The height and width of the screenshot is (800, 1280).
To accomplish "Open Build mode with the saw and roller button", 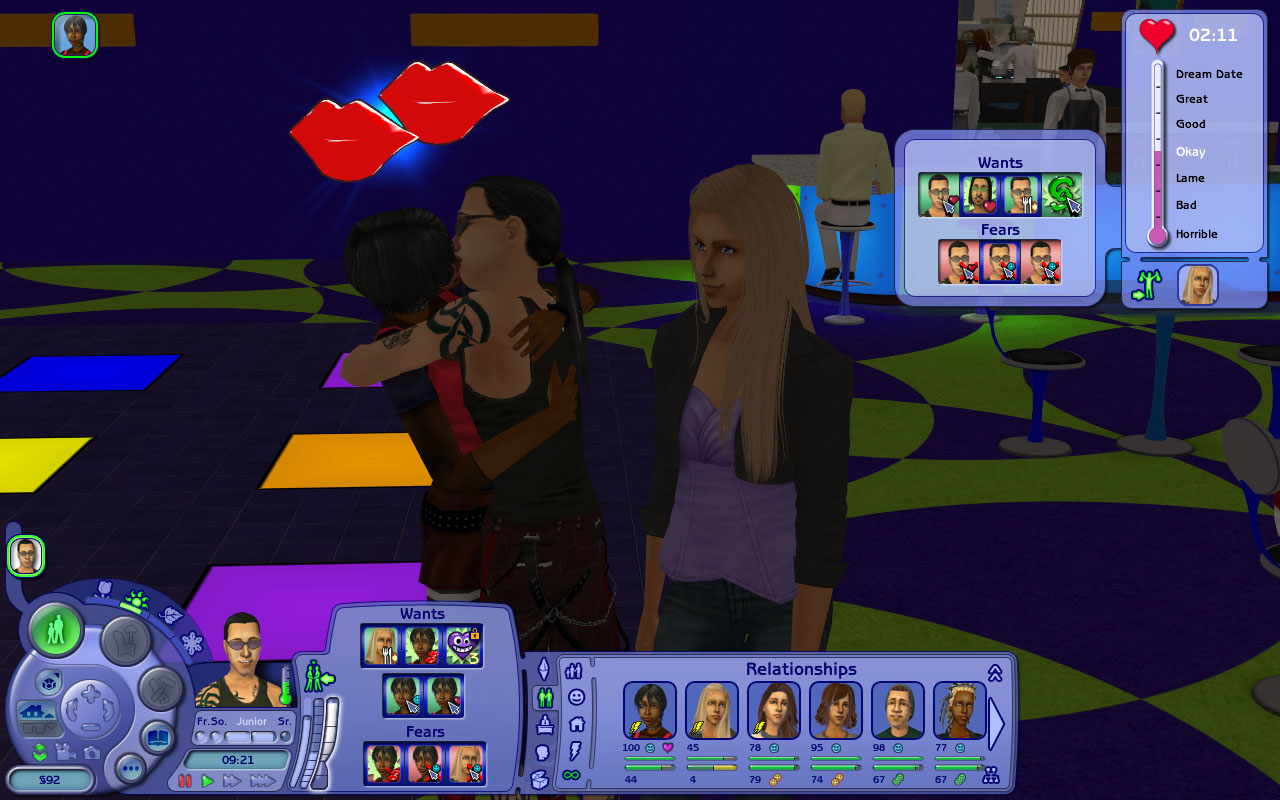I will pyautogui.click(x=159, y=688).
